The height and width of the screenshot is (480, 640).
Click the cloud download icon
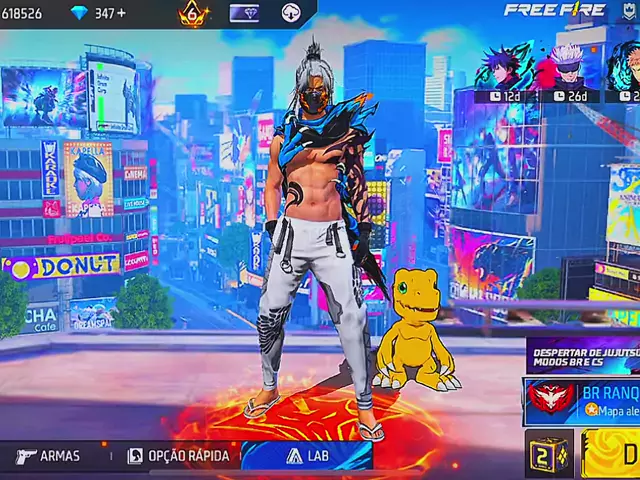pos(291,14)
